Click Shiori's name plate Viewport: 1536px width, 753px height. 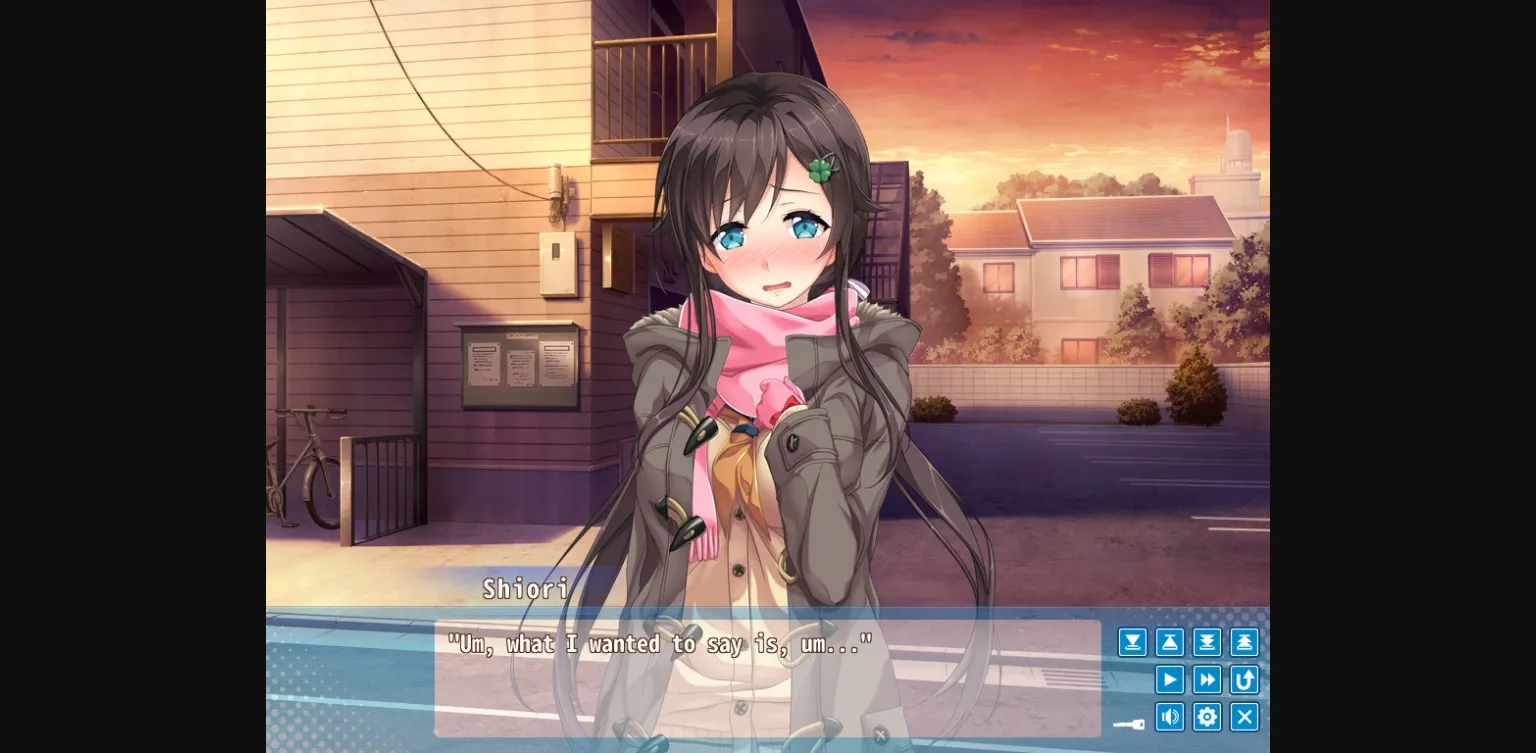524,590
